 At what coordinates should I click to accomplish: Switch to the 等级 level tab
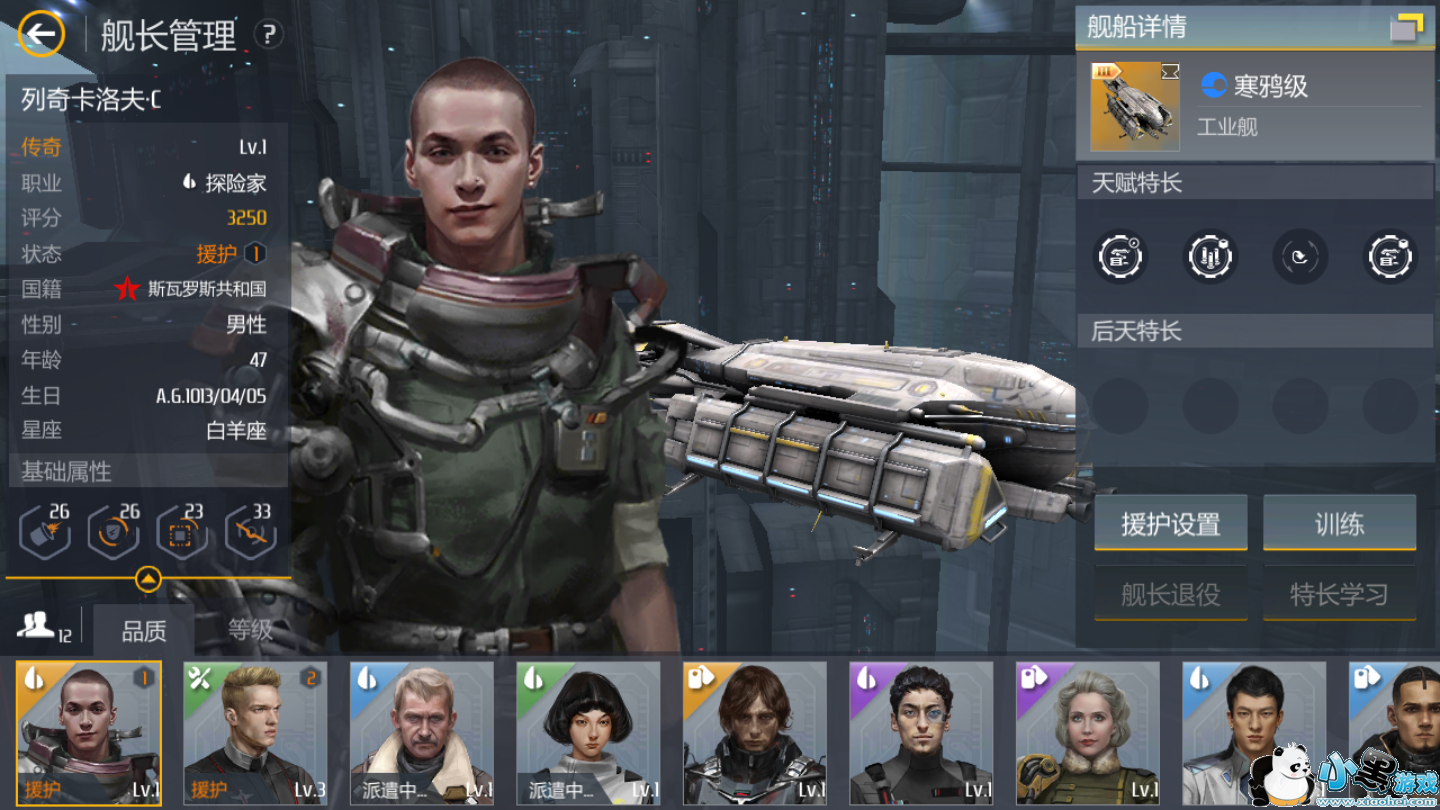point(250,630)
